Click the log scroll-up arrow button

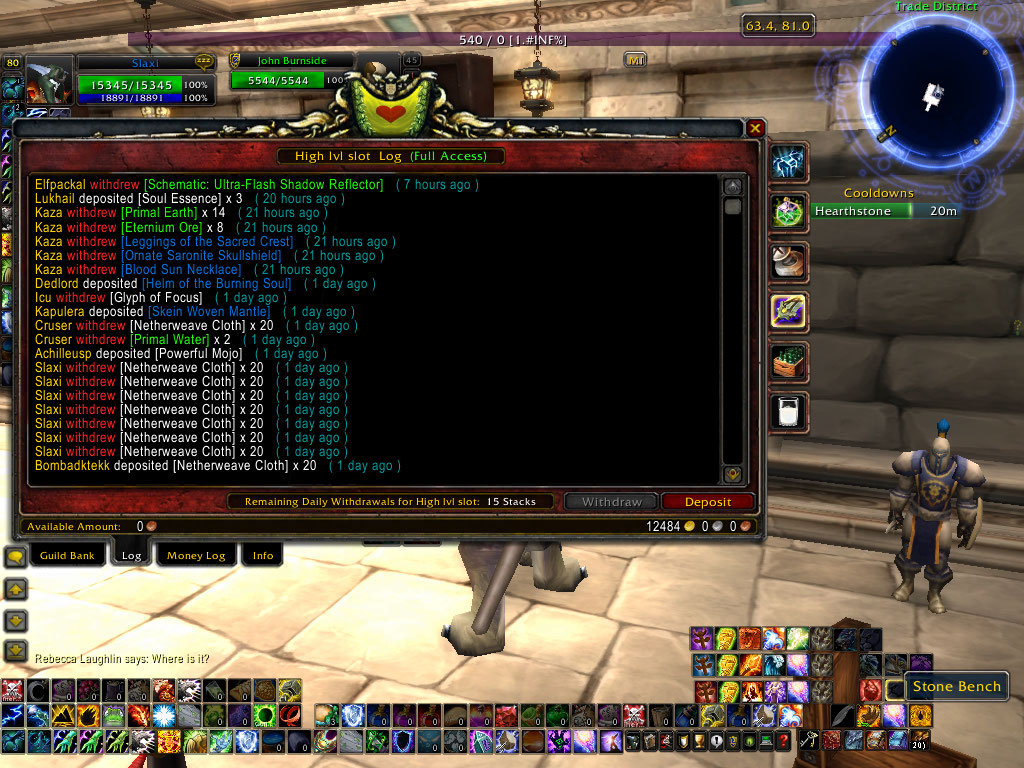[733, 186]
